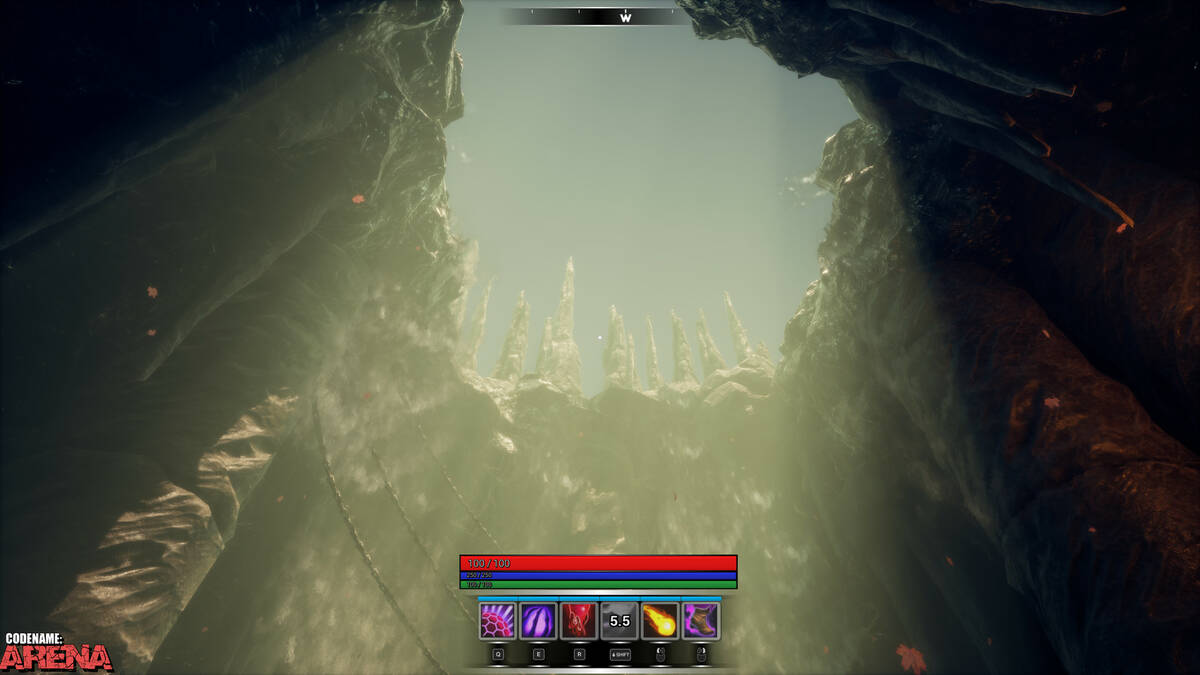Trigger the red blood magic ability
Viewport: 1200px width, 675px height.
579,621
